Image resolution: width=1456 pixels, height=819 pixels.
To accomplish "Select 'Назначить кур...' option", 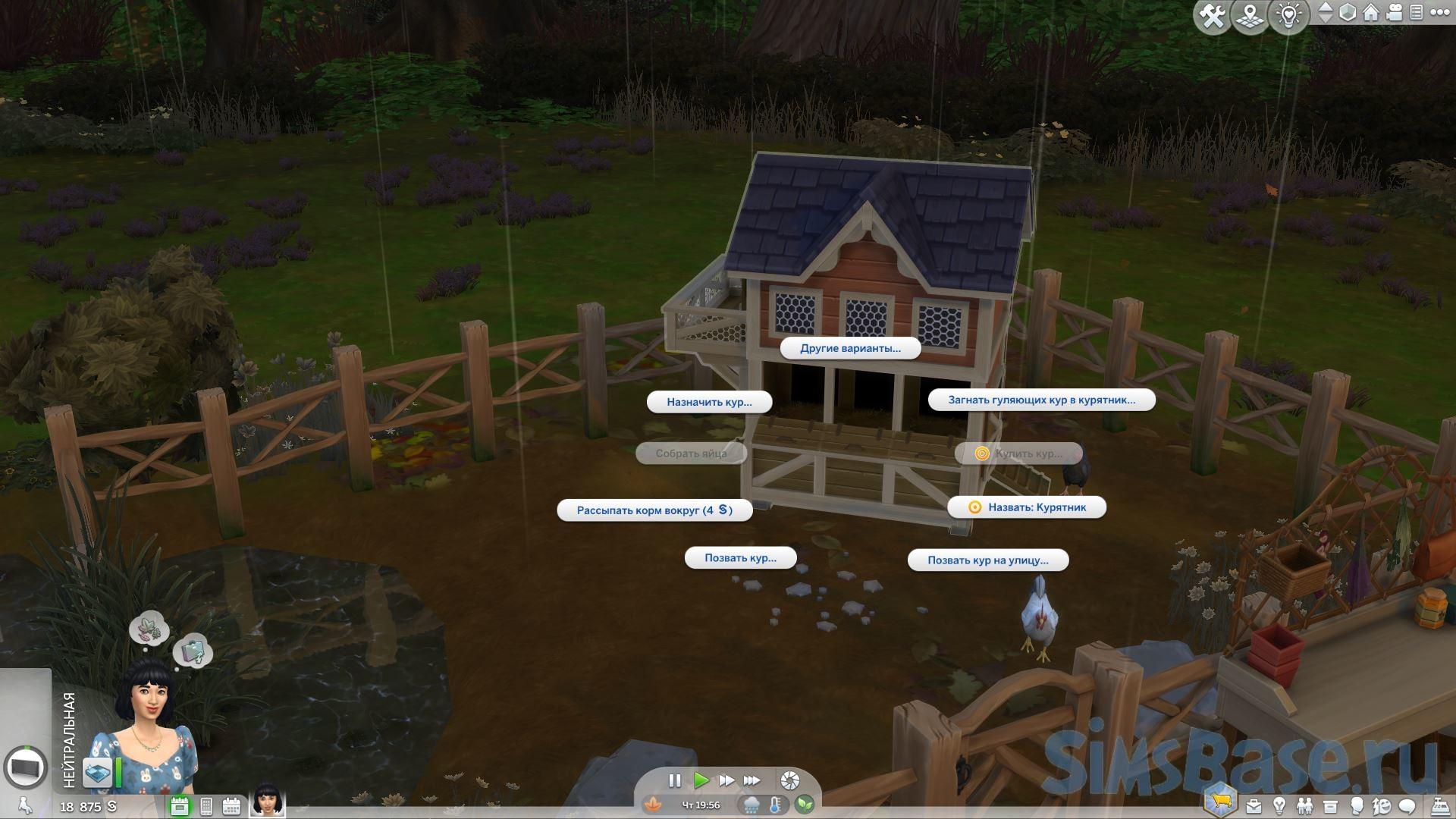I will (x=709, y=402).
